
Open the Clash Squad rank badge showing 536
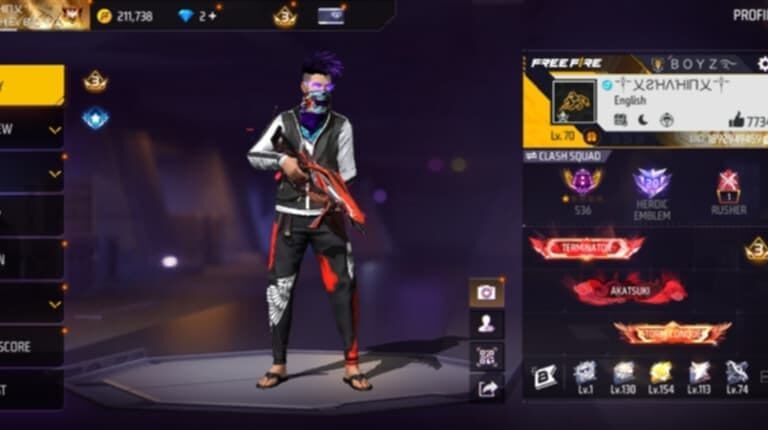click(x=582, y=183)
